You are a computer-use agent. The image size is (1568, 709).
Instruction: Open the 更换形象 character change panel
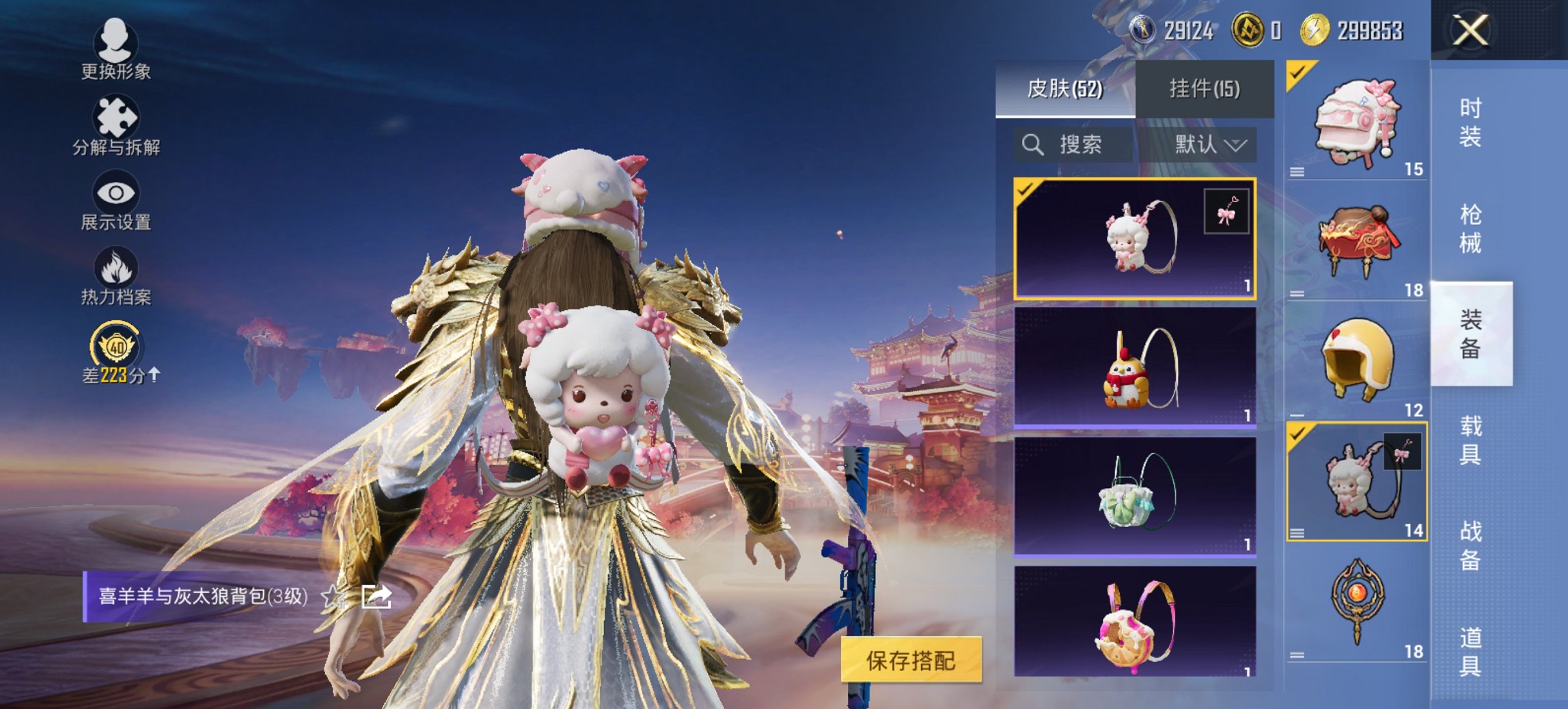pos(116,51)
